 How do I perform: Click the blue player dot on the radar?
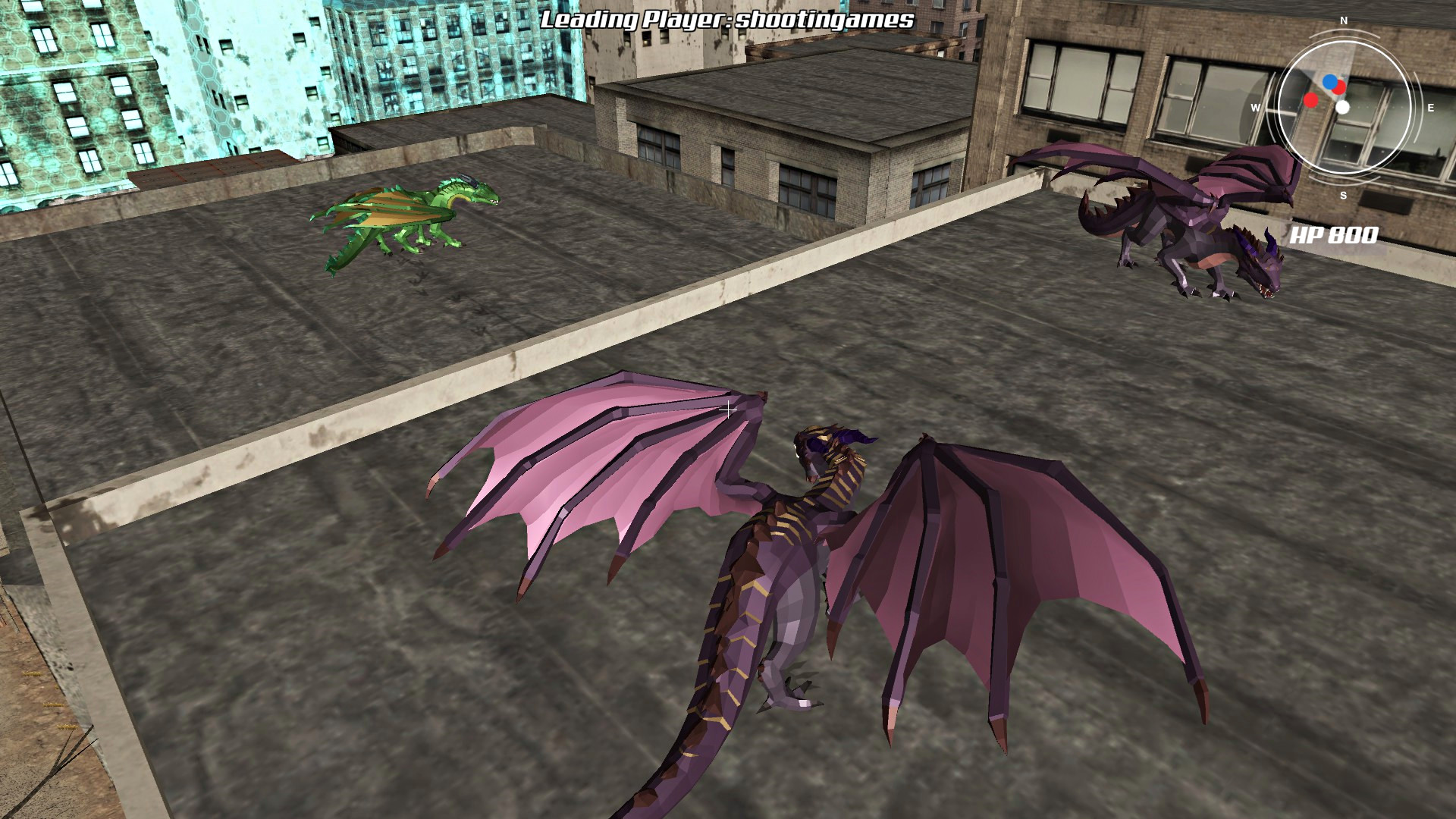coord(1330,81)
